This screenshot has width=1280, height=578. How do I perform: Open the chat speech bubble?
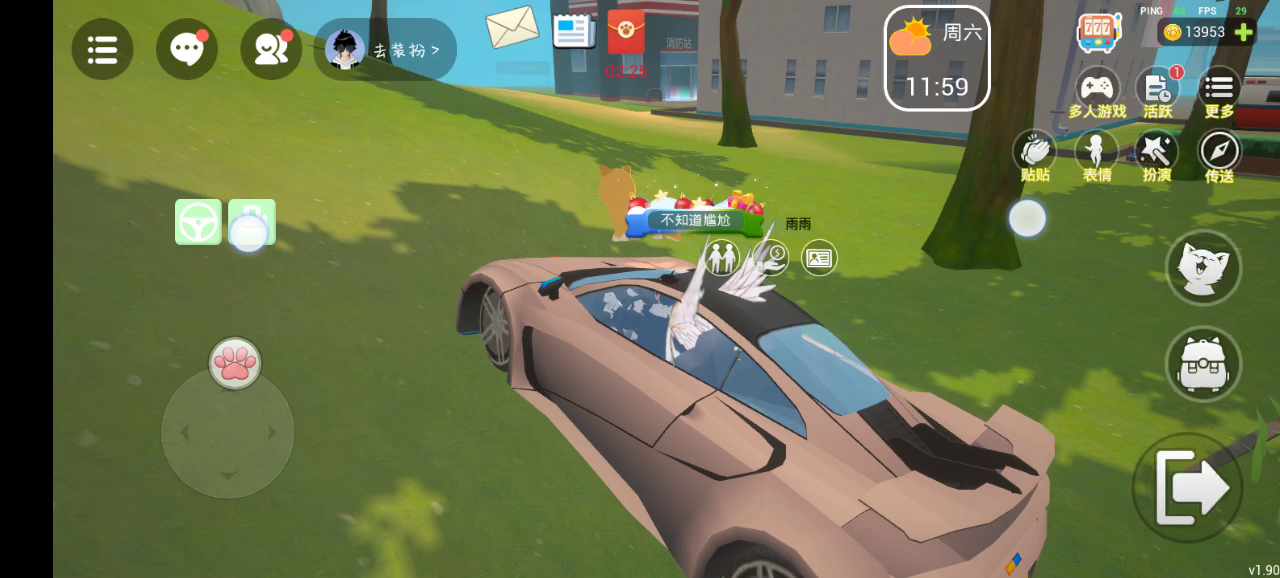click(x=187, y=49)
